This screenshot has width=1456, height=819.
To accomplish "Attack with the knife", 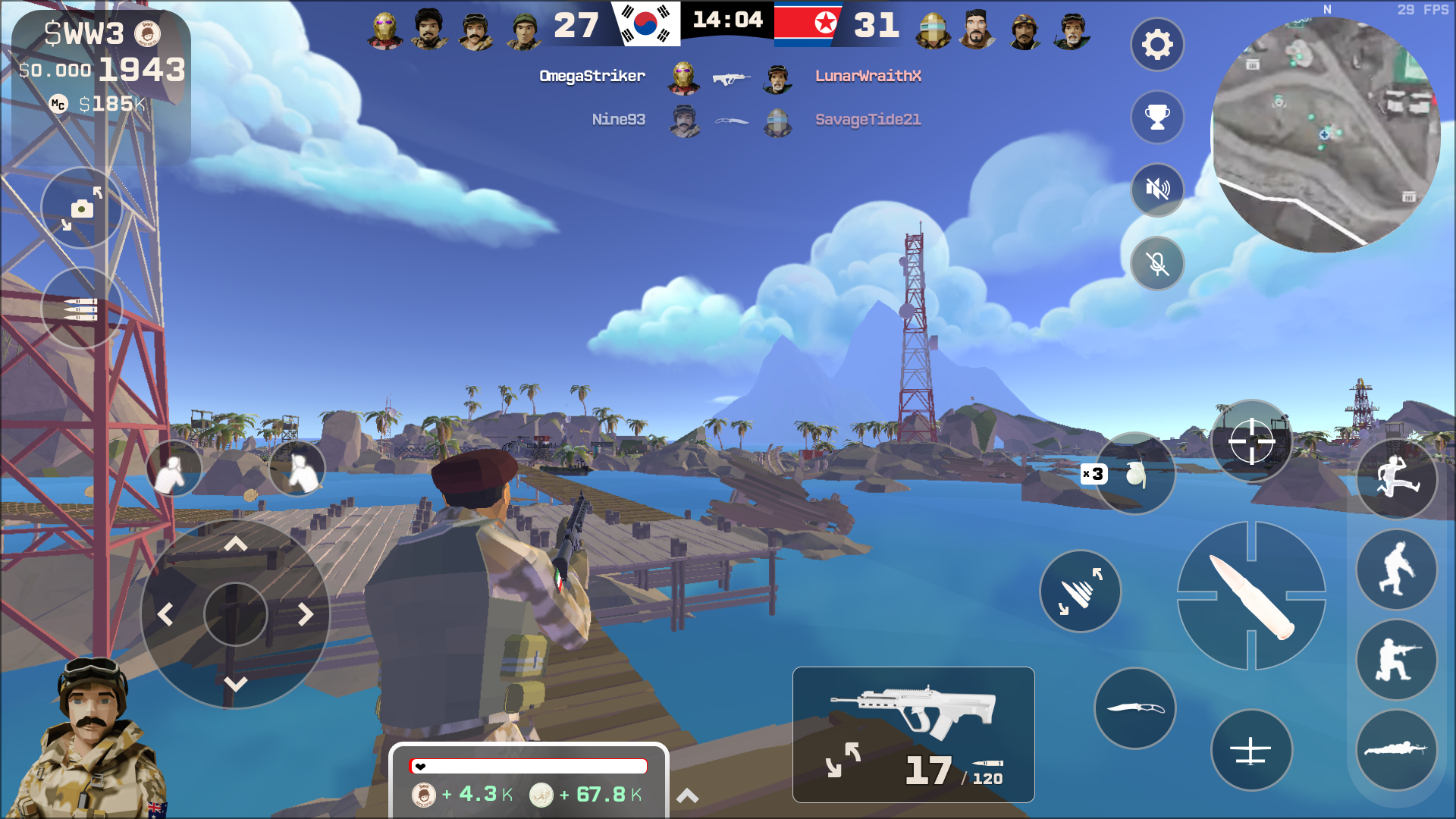I will point(1136,707).
